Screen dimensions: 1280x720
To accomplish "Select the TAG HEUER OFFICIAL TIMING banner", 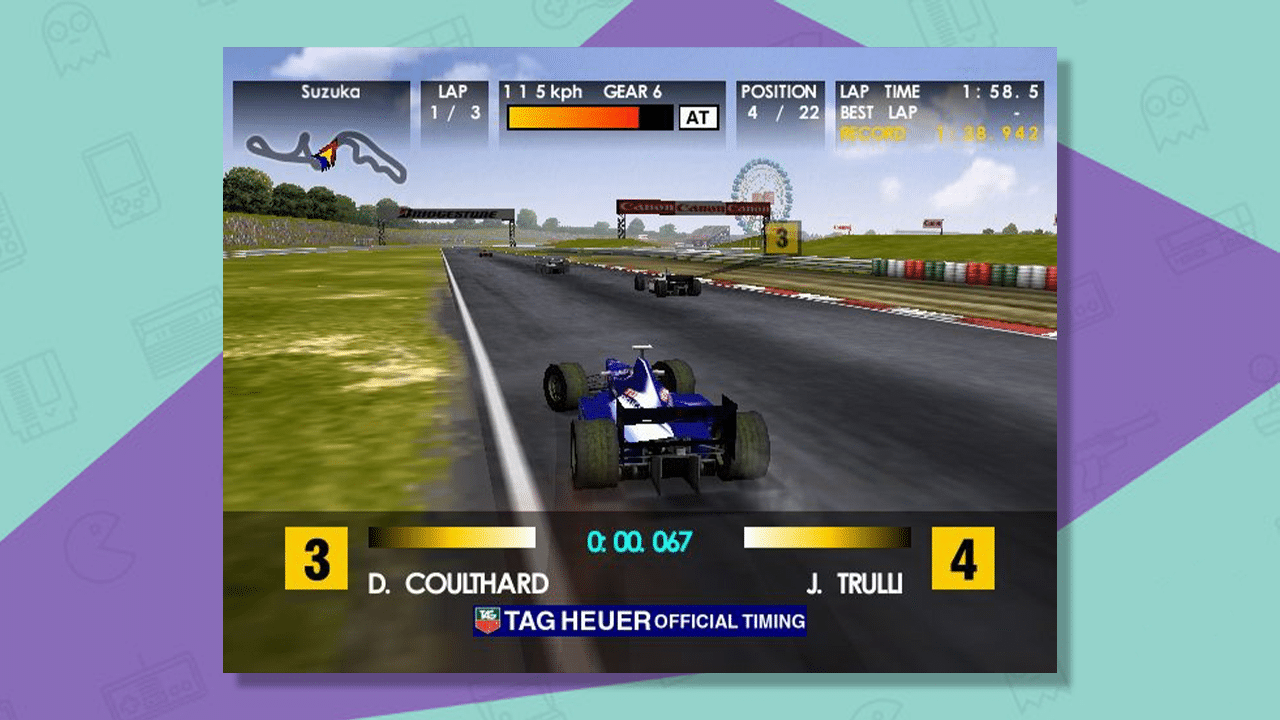I will (640, 619).
